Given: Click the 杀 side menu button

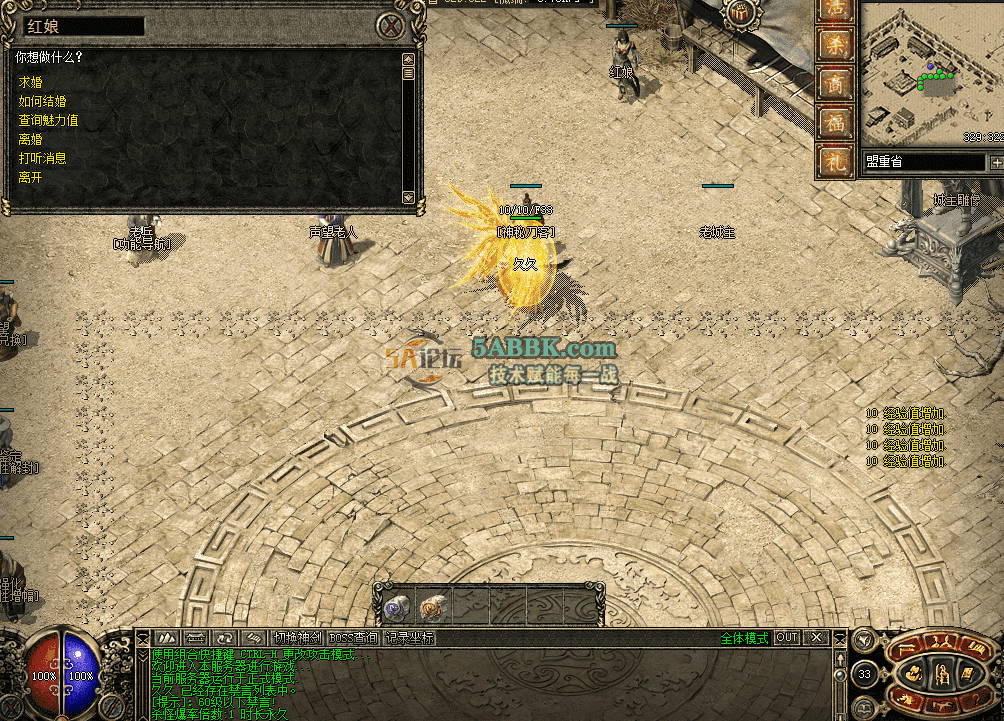Looking at the screenshot, I should (835, 45).
